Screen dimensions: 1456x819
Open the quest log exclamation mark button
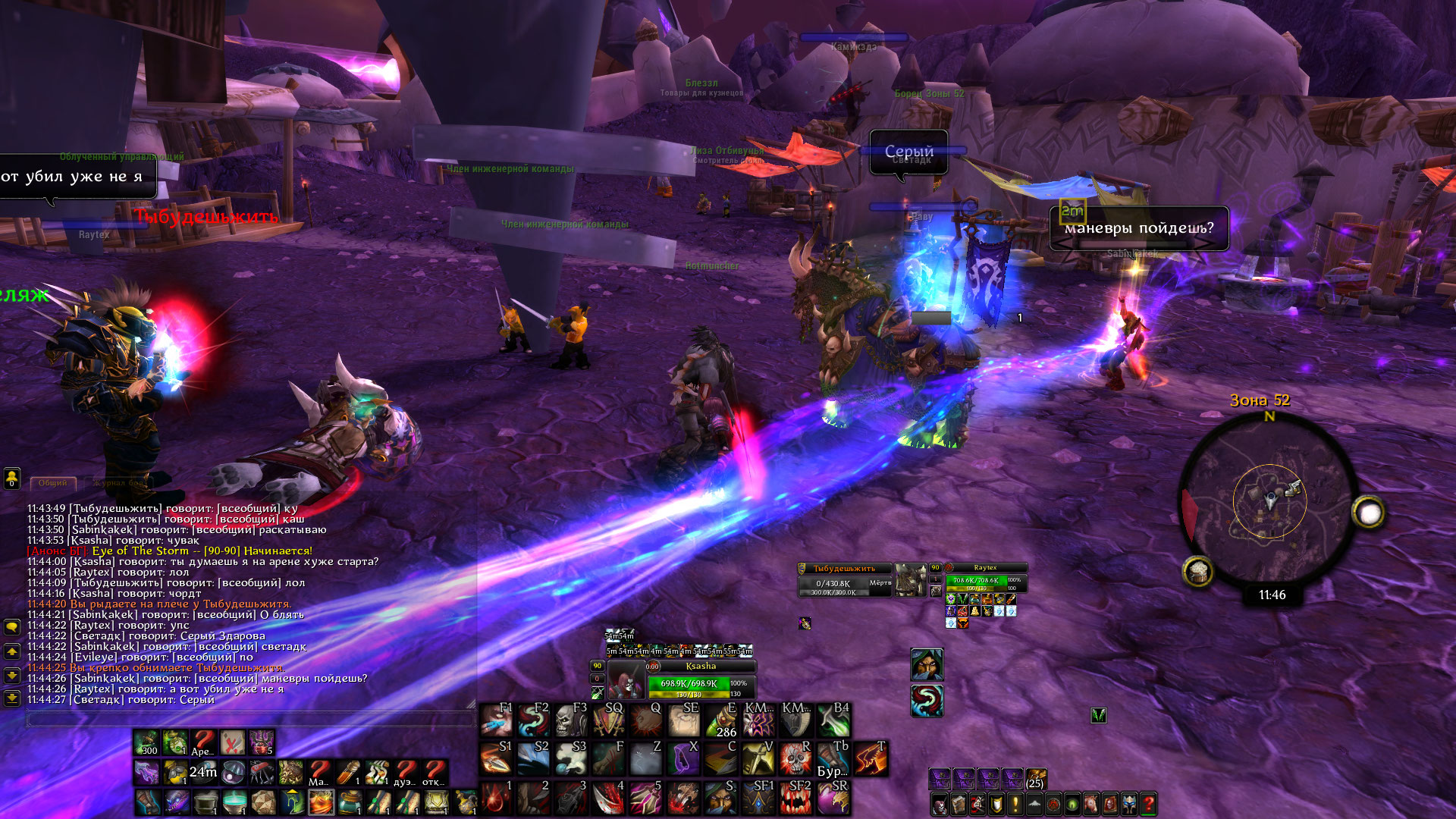pyautogui.click(x=1015, y=804)
